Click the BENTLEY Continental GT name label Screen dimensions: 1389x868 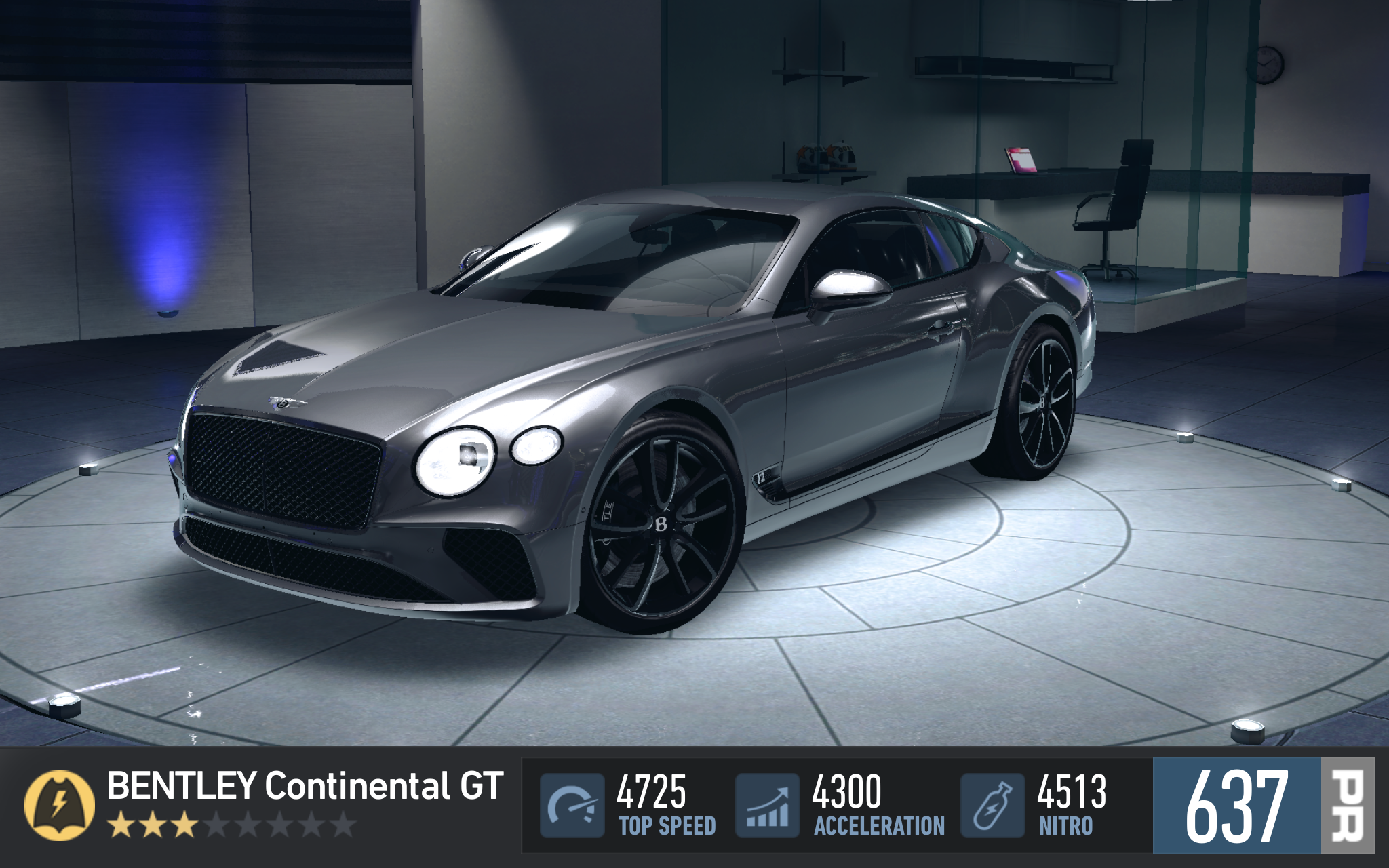[305, 787]
